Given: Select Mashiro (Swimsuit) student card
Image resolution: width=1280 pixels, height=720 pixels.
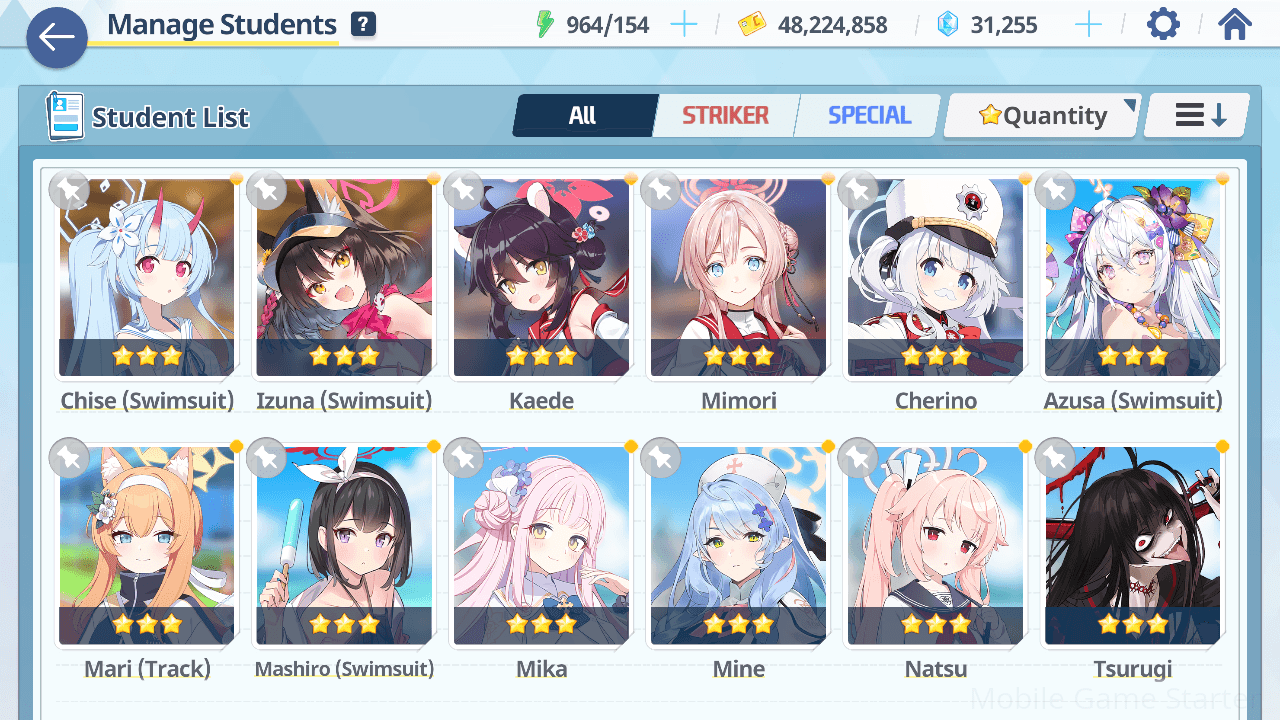Looking at the screenshot, I should point(344,546).
